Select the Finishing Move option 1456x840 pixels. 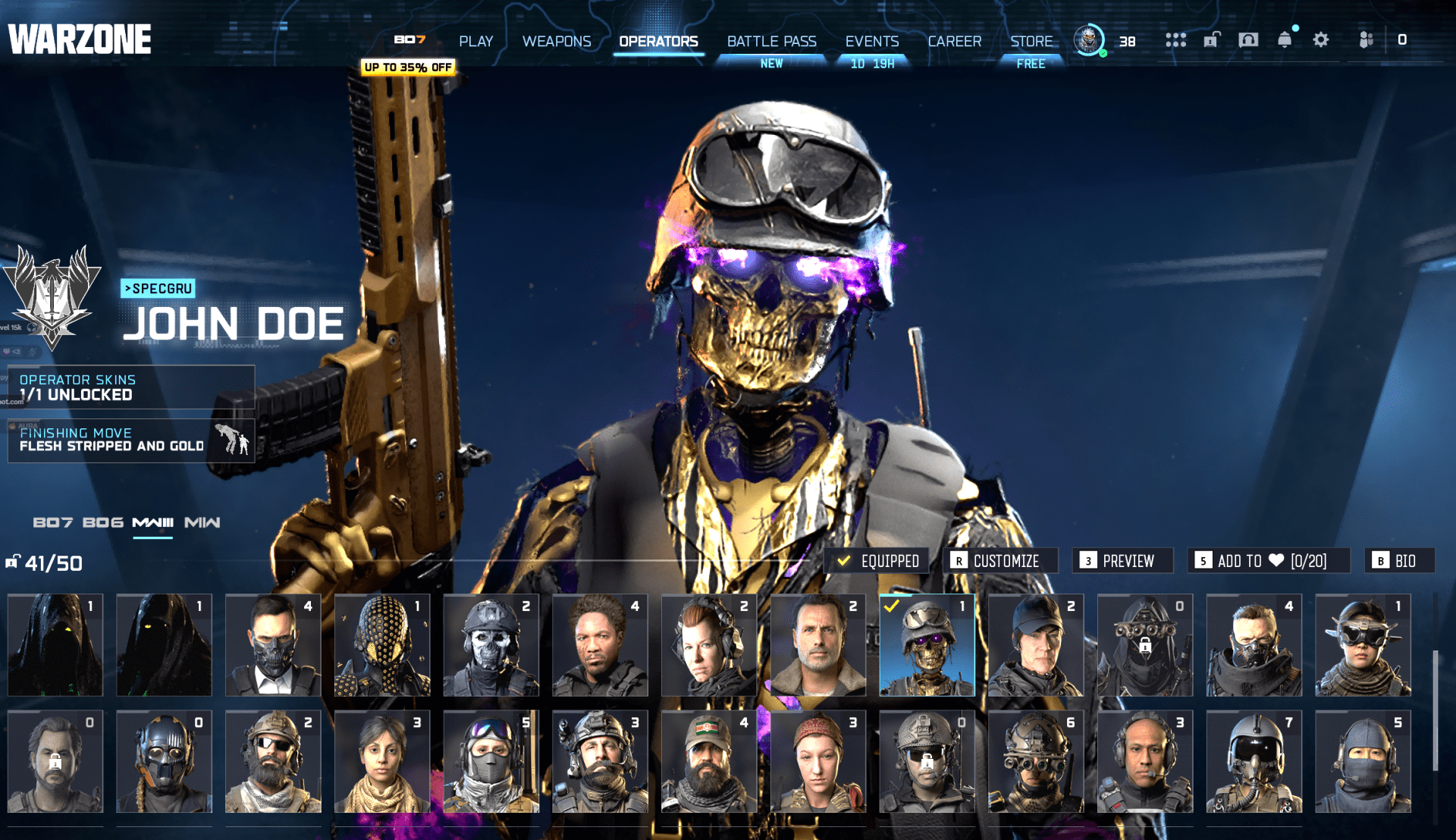pyautogui.click(x=130, y=440)
